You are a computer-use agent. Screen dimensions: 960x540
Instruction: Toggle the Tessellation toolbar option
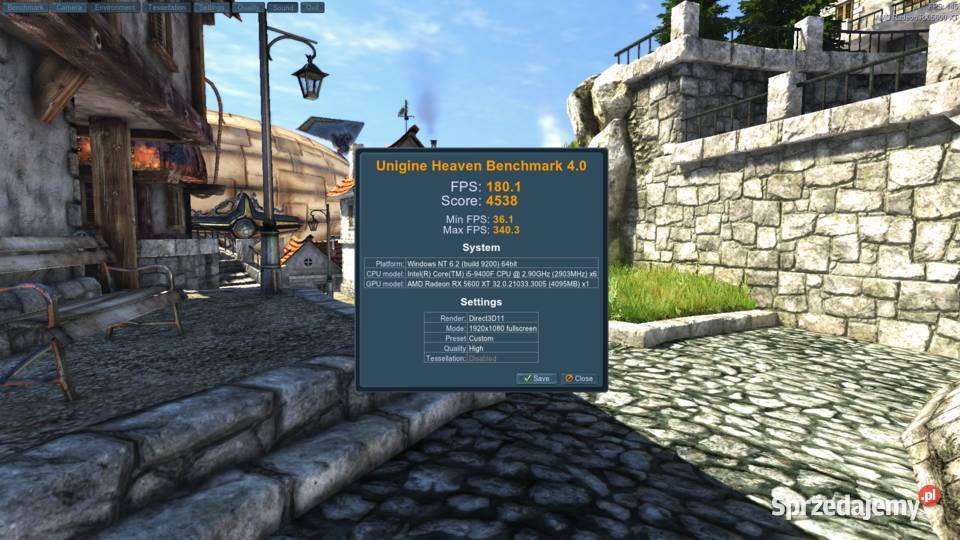[x=166, y=7]
